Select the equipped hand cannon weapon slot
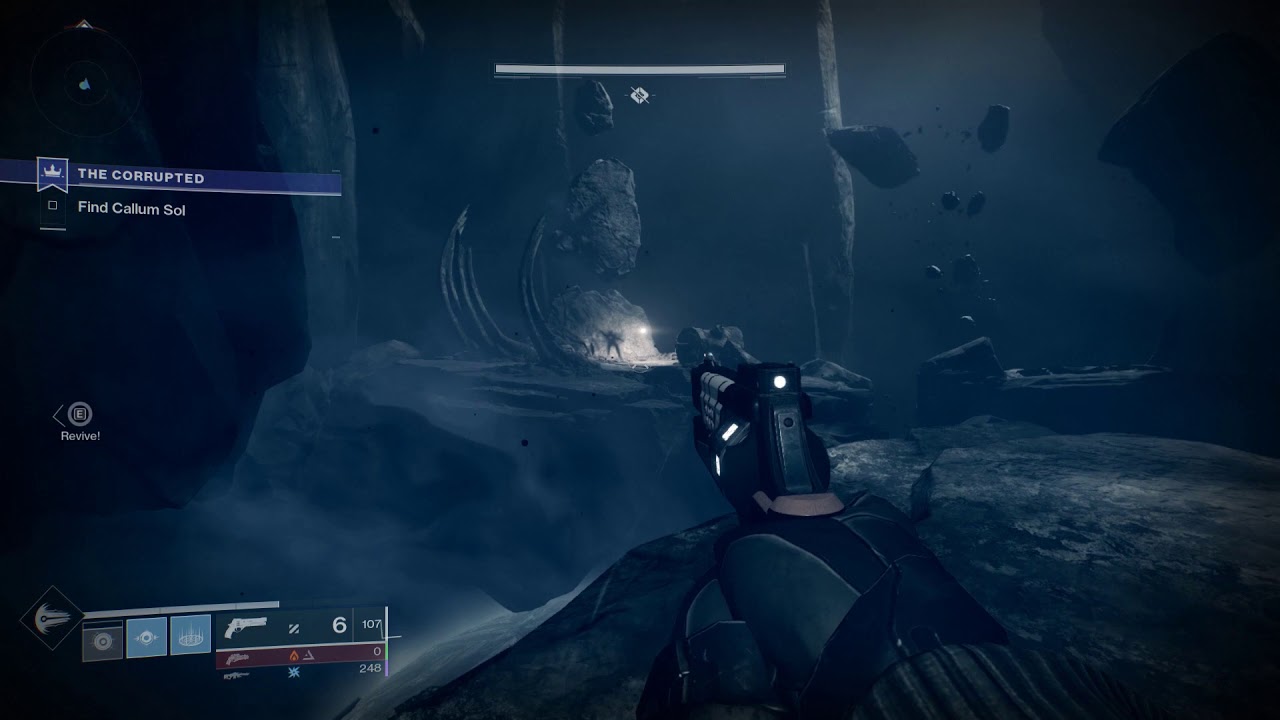 click(x=300, y=626)
